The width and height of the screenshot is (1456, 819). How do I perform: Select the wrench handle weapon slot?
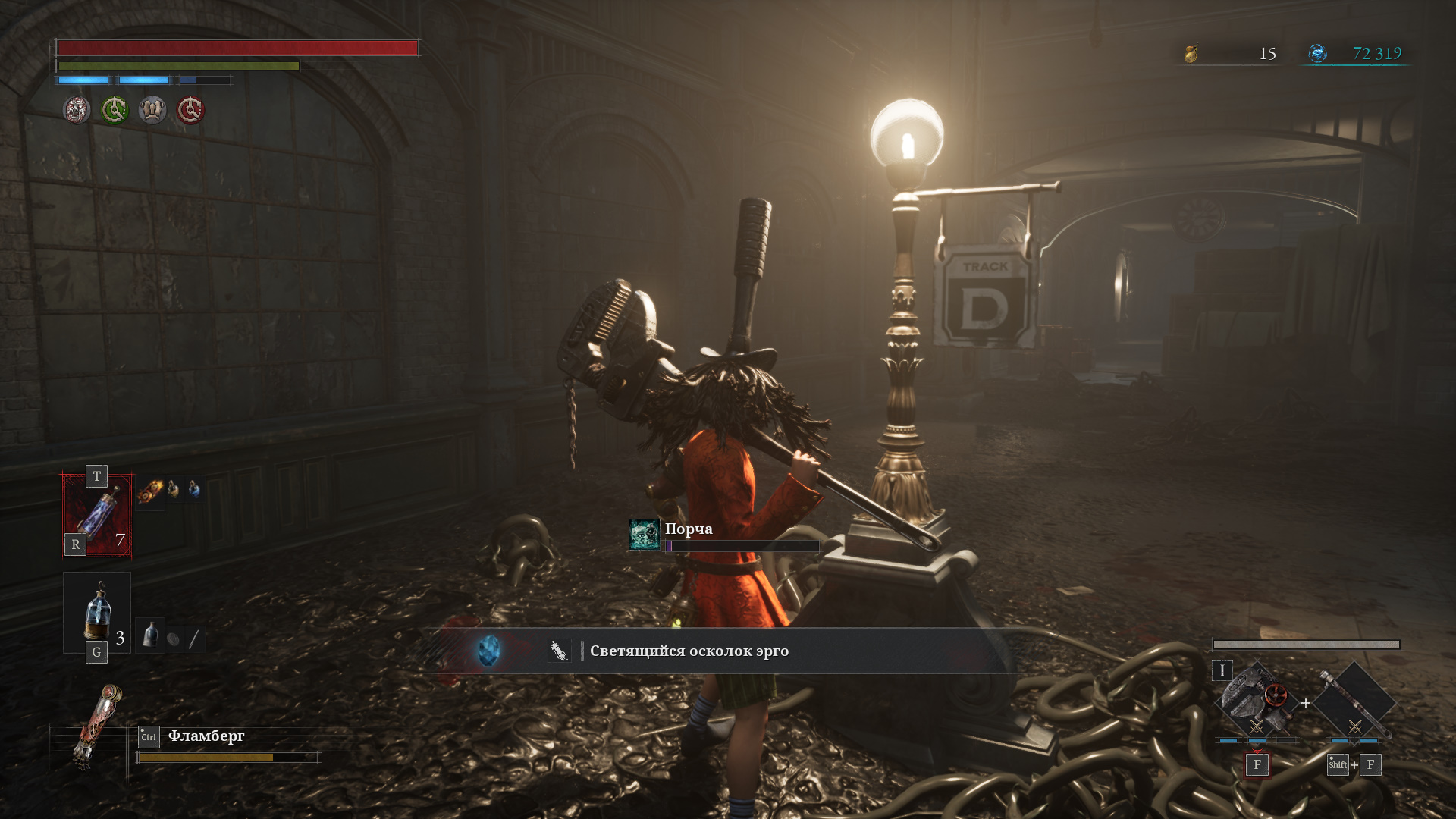coord(1354,703)
